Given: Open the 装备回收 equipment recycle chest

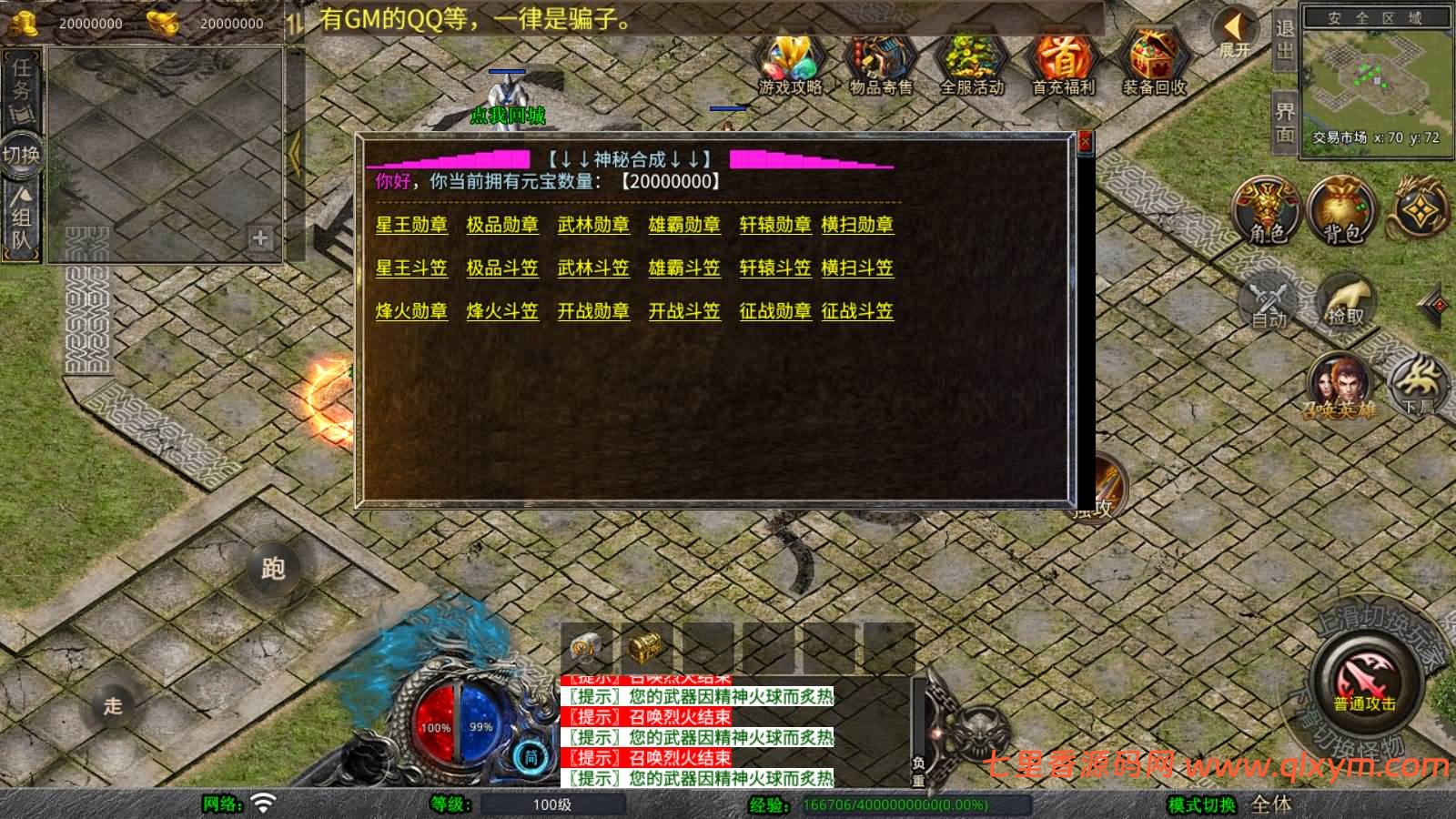Looking at the screenshot, I should [1154, 66].
